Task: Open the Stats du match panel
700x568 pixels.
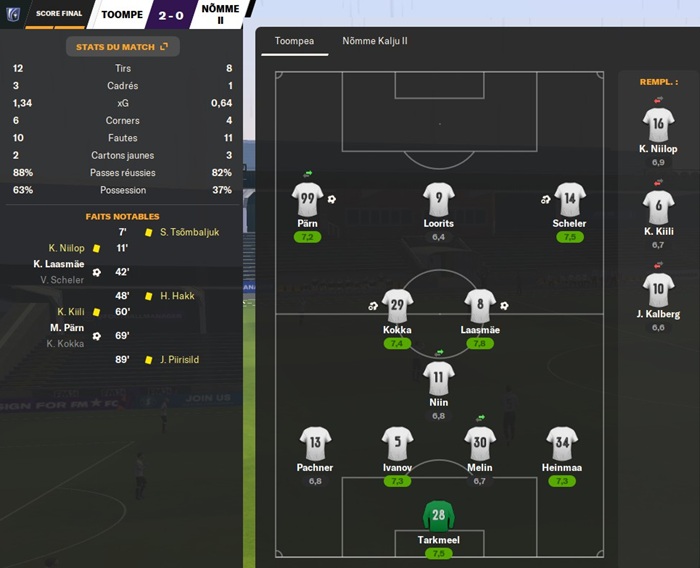Action: pos(121,46)
